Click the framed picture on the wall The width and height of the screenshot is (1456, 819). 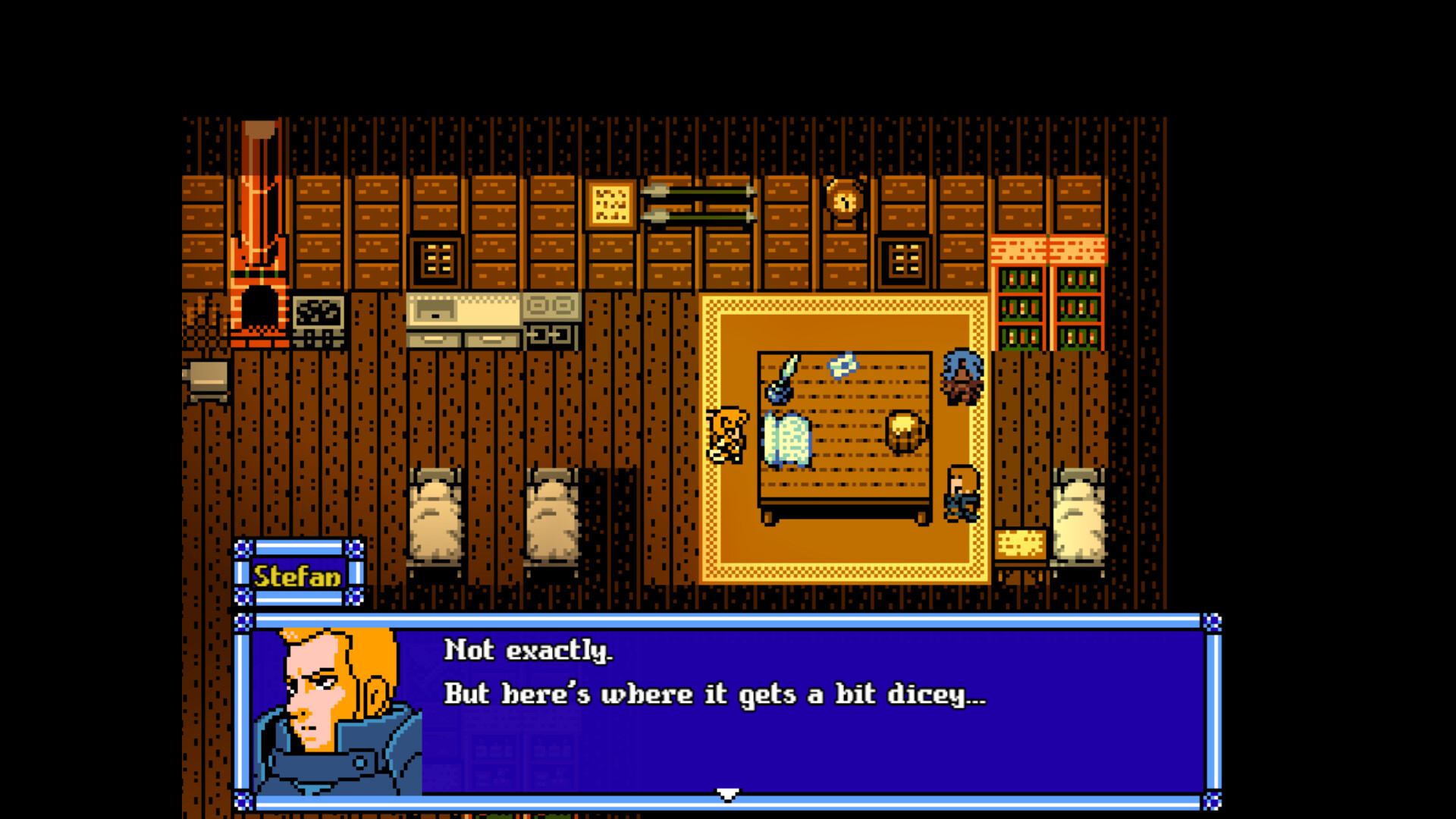(610, 205)
